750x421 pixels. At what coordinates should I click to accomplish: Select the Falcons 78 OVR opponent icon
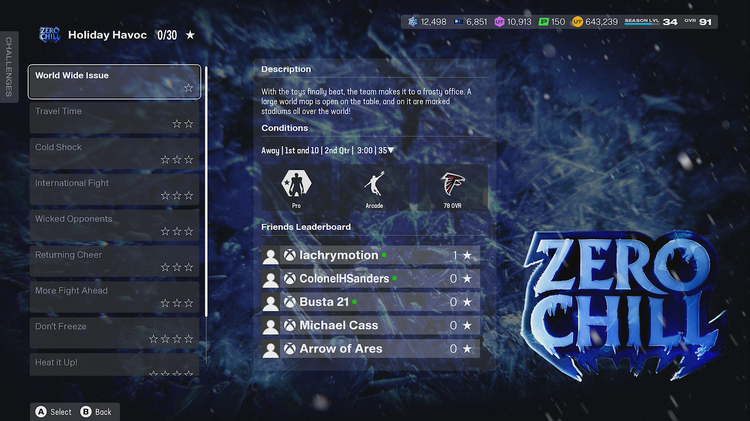[x=453, y=187]
